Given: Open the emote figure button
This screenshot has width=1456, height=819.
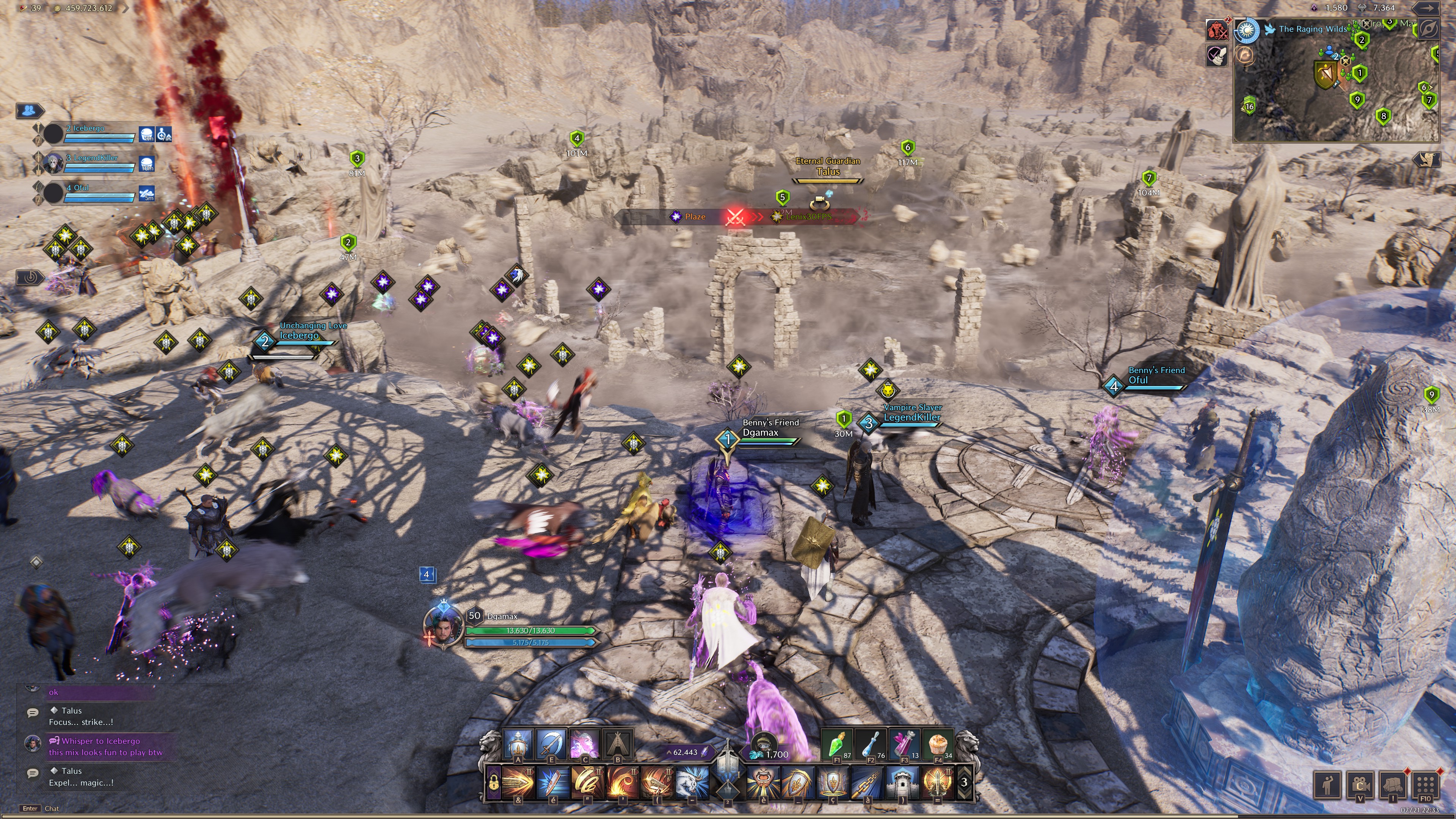Looking at the screenshot, I should 1327,784.
